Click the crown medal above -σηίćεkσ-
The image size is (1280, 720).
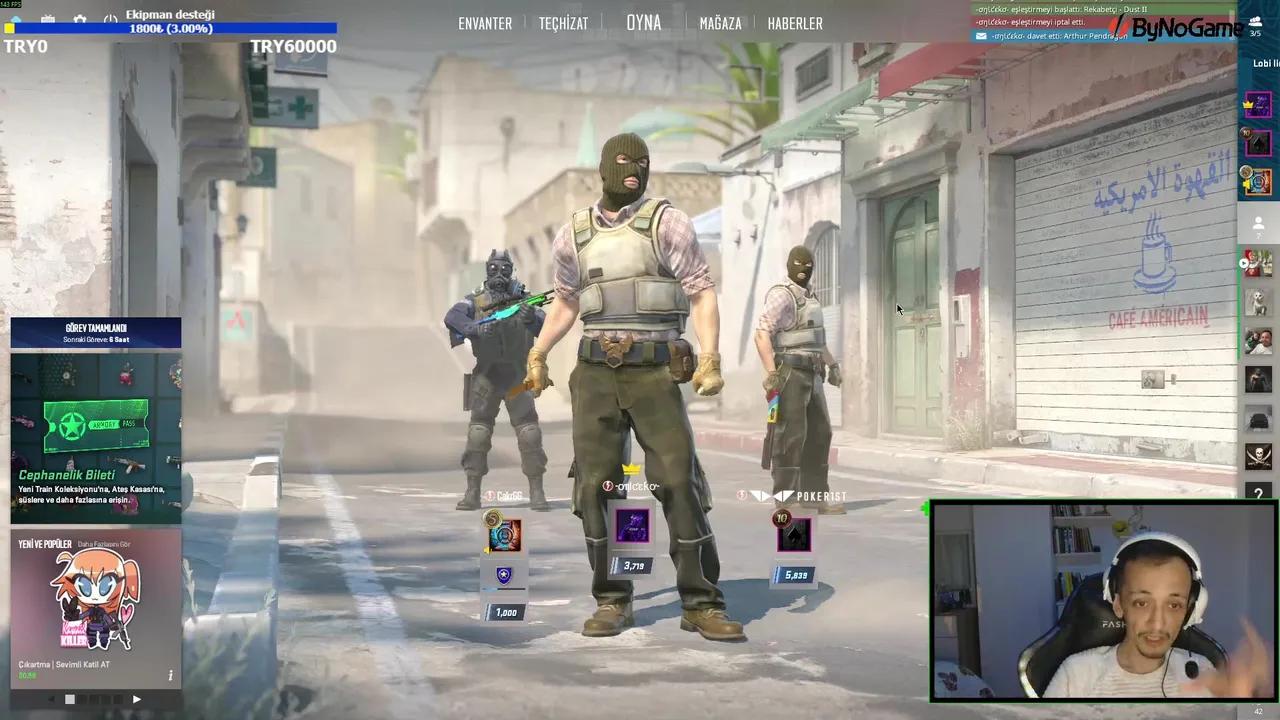pyautogui.click(x=632, y=468)
